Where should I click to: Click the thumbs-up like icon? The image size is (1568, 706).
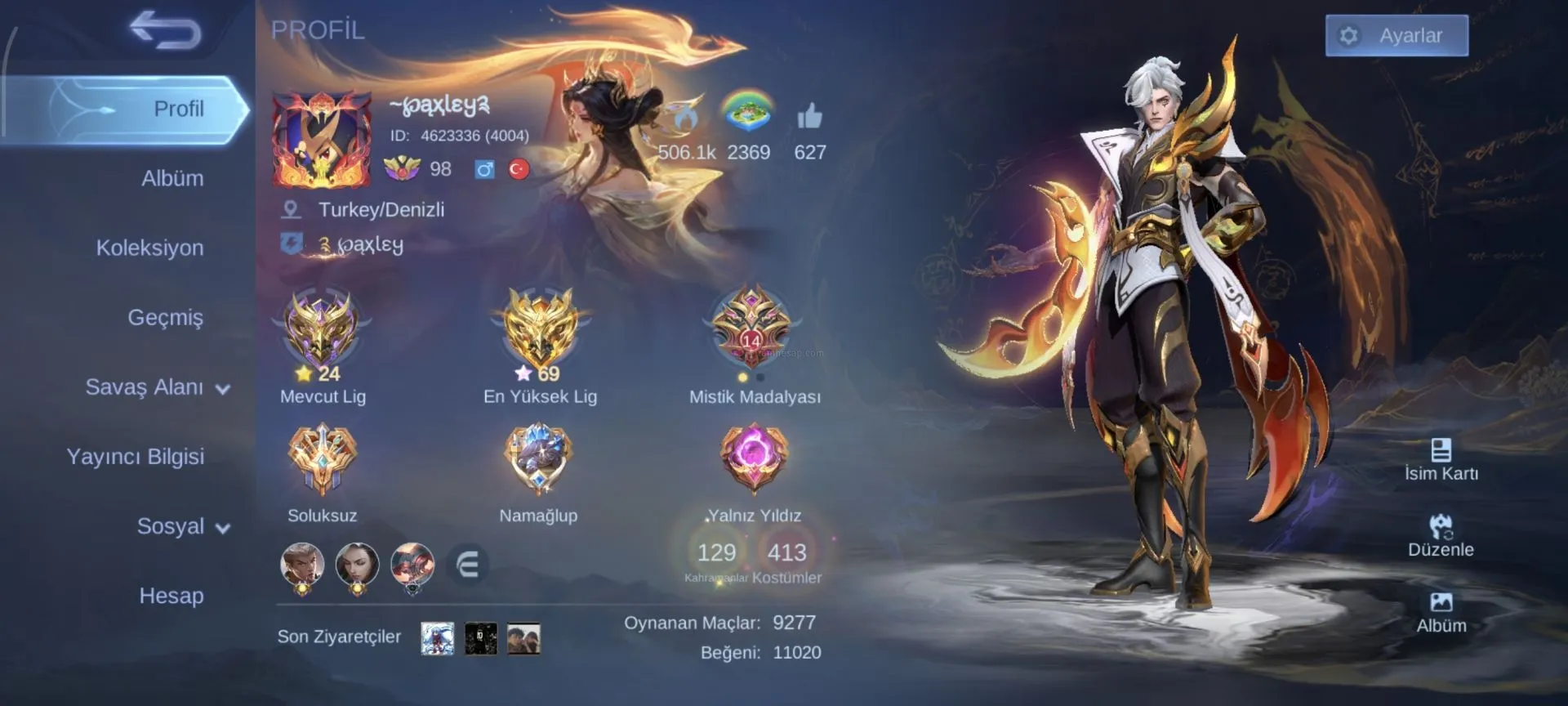(809, 118)
